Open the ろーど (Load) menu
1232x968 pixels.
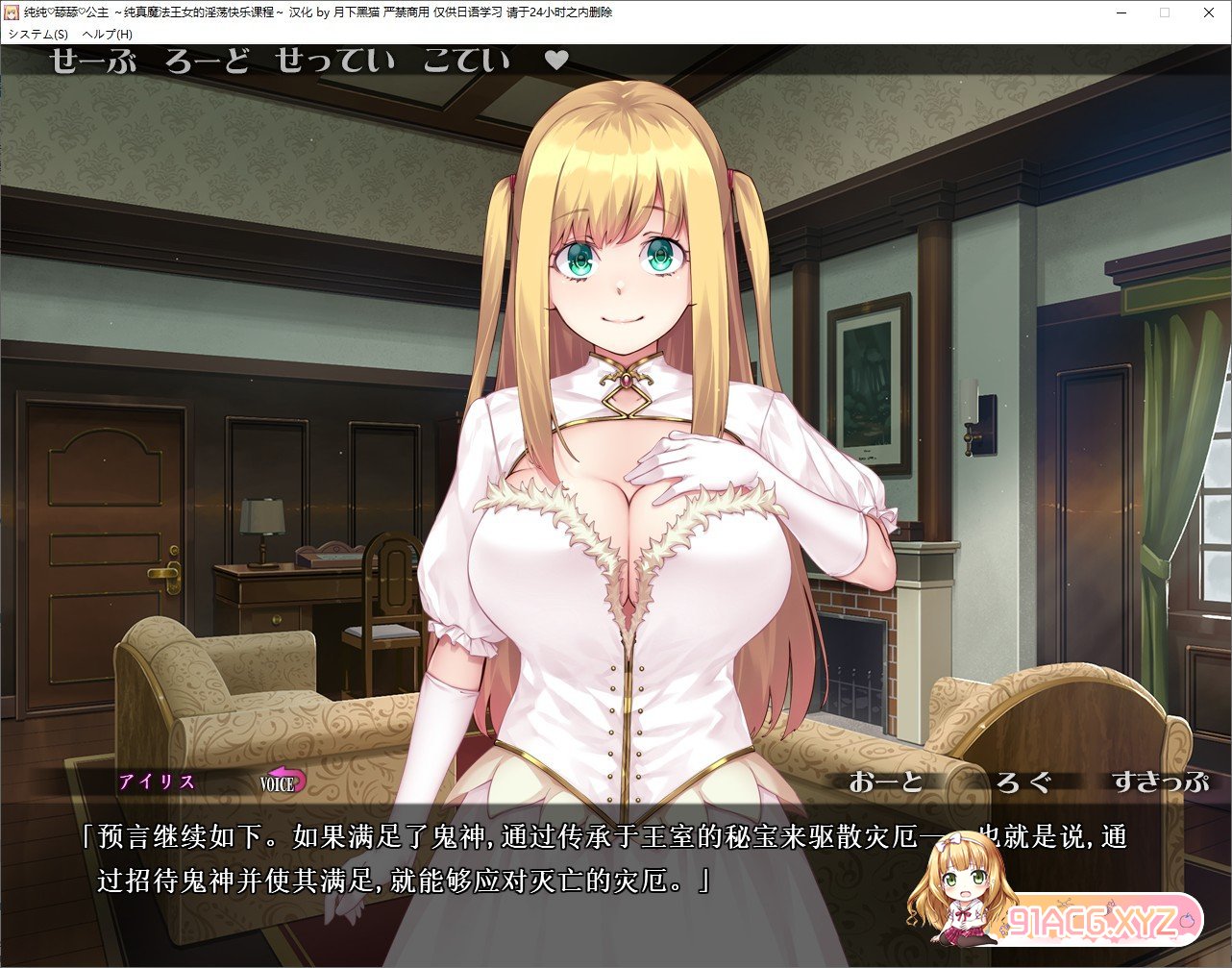click(207, 62)
